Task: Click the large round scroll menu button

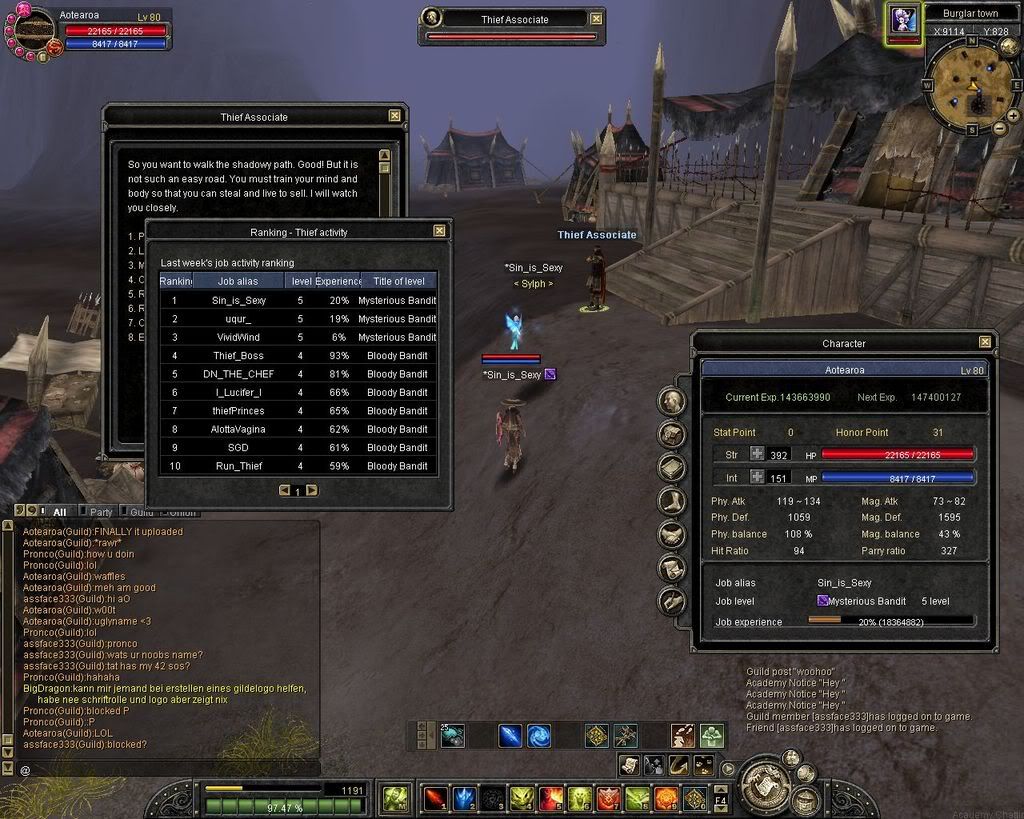Action: (x=767, y=784)
